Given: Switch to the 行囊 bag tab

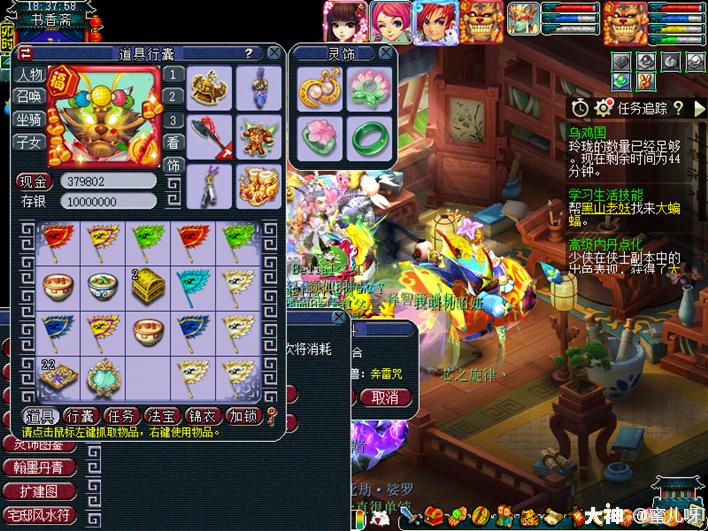Looking at the screenshot, I should point(79,415).
